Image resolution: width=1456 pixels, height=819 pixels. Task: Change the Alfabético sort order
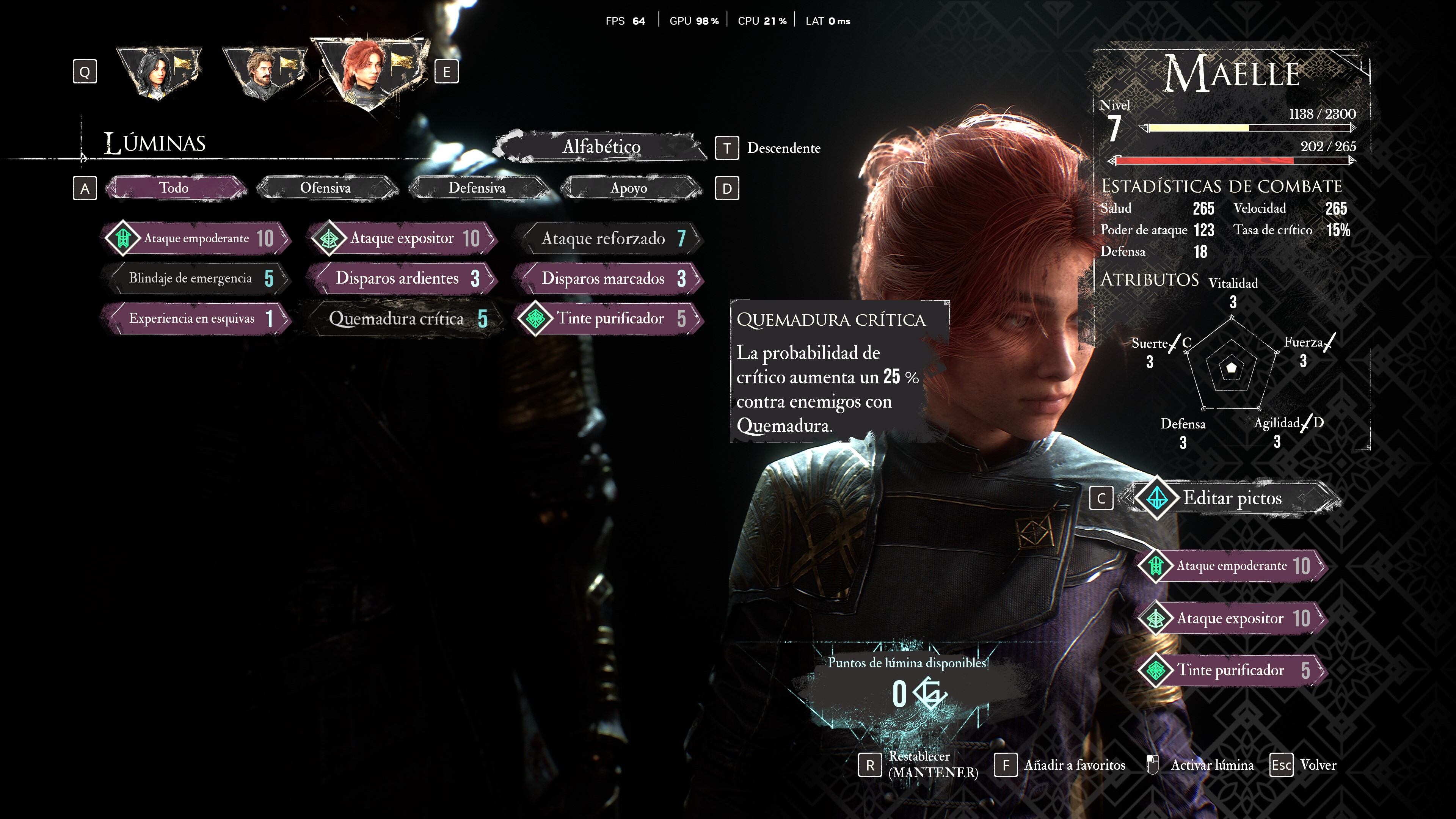601,147
